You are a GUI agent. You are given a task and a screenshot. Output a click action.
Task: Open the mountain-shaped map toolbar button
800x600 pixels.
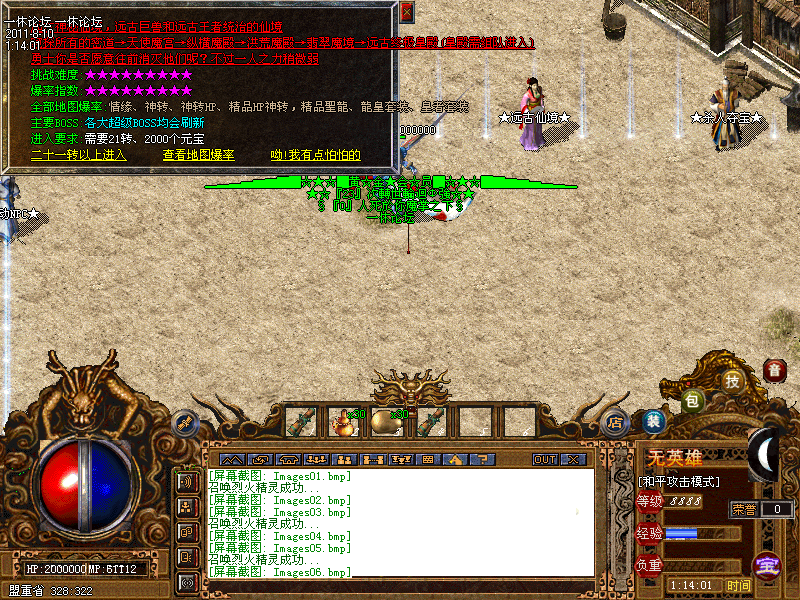231,459
